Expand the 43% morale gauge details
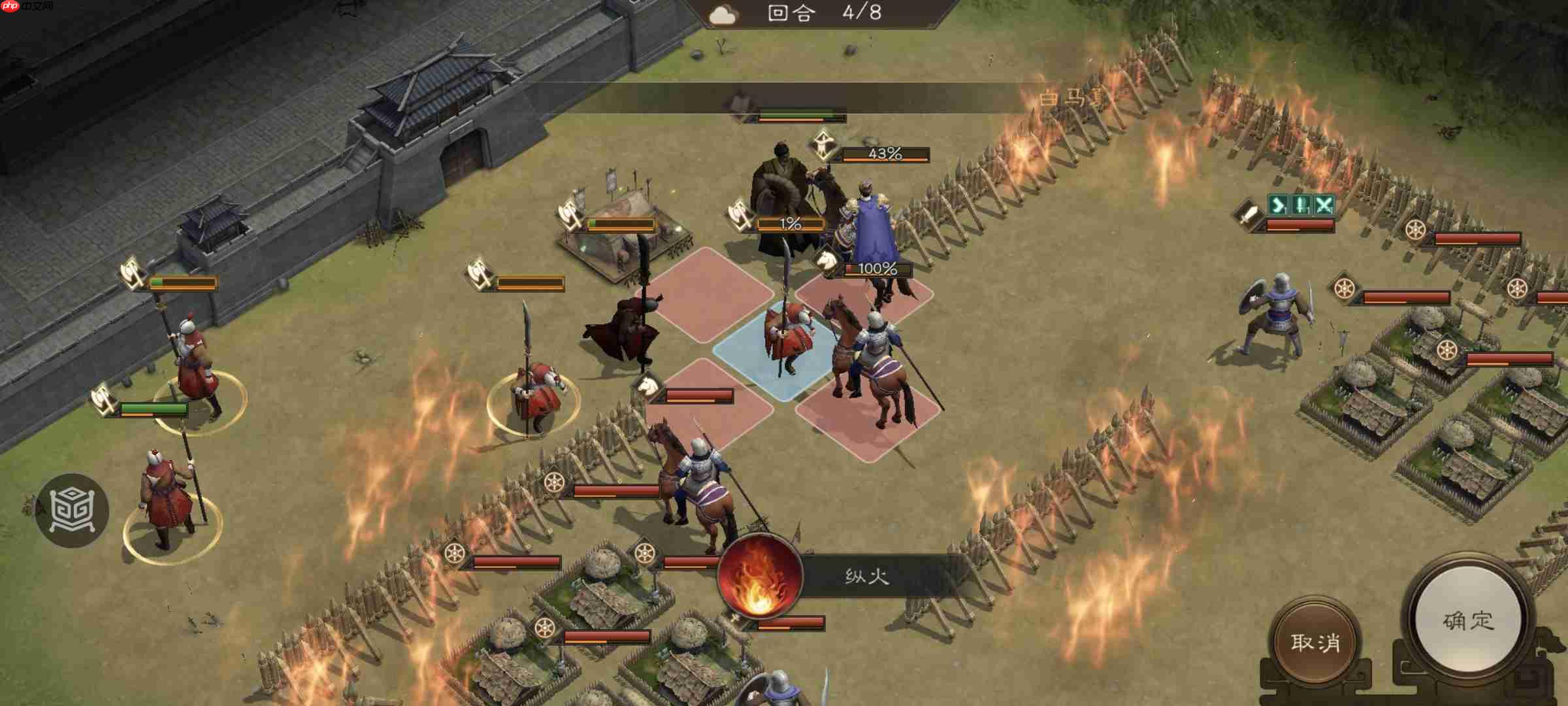 pyautogui.click(x=884, y=155)
